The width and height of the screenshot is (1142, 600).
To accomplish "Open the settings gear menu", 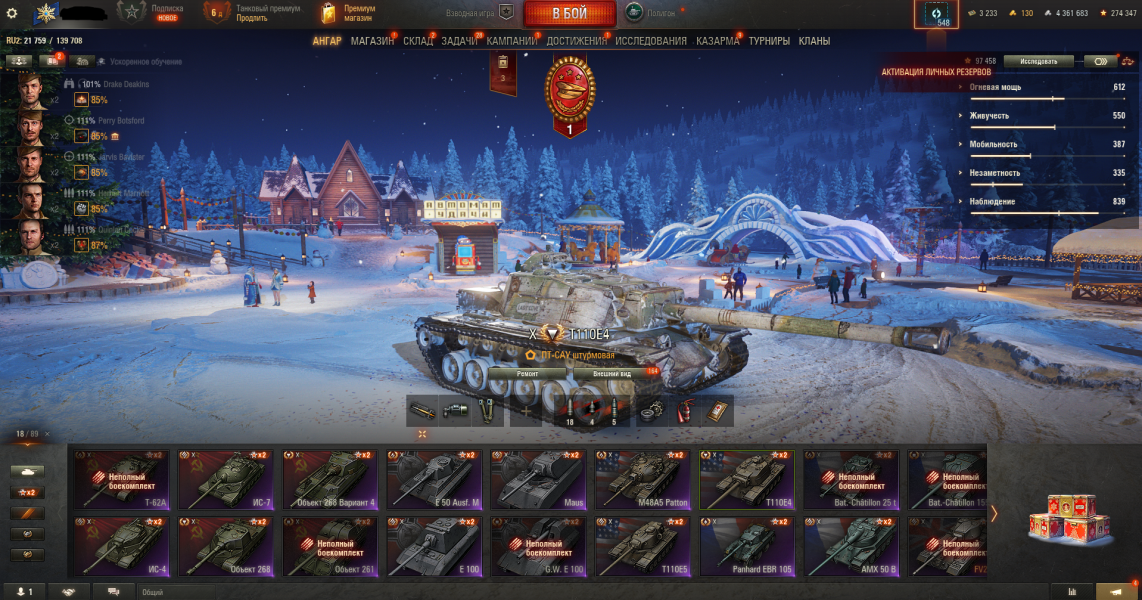I will (12, 13).
